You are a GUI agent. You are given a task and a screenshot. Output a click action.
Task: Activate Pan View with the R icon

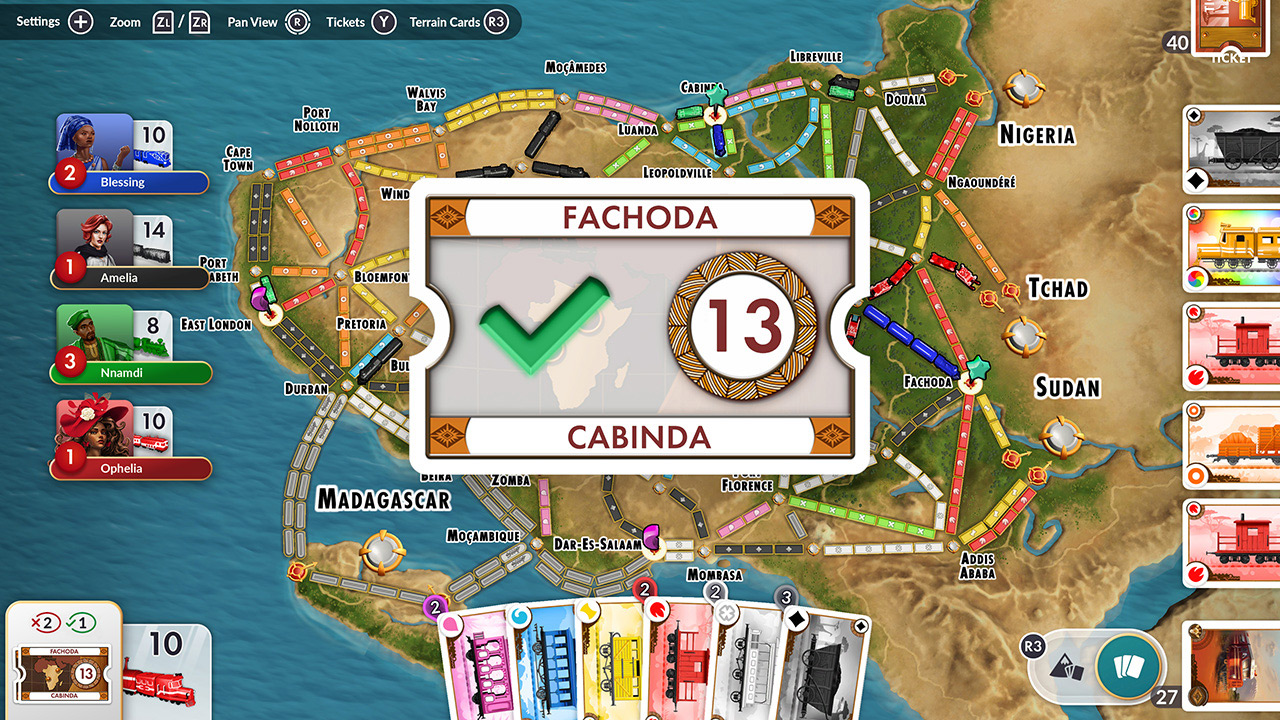pyautogui.click(x=299, y=21)
